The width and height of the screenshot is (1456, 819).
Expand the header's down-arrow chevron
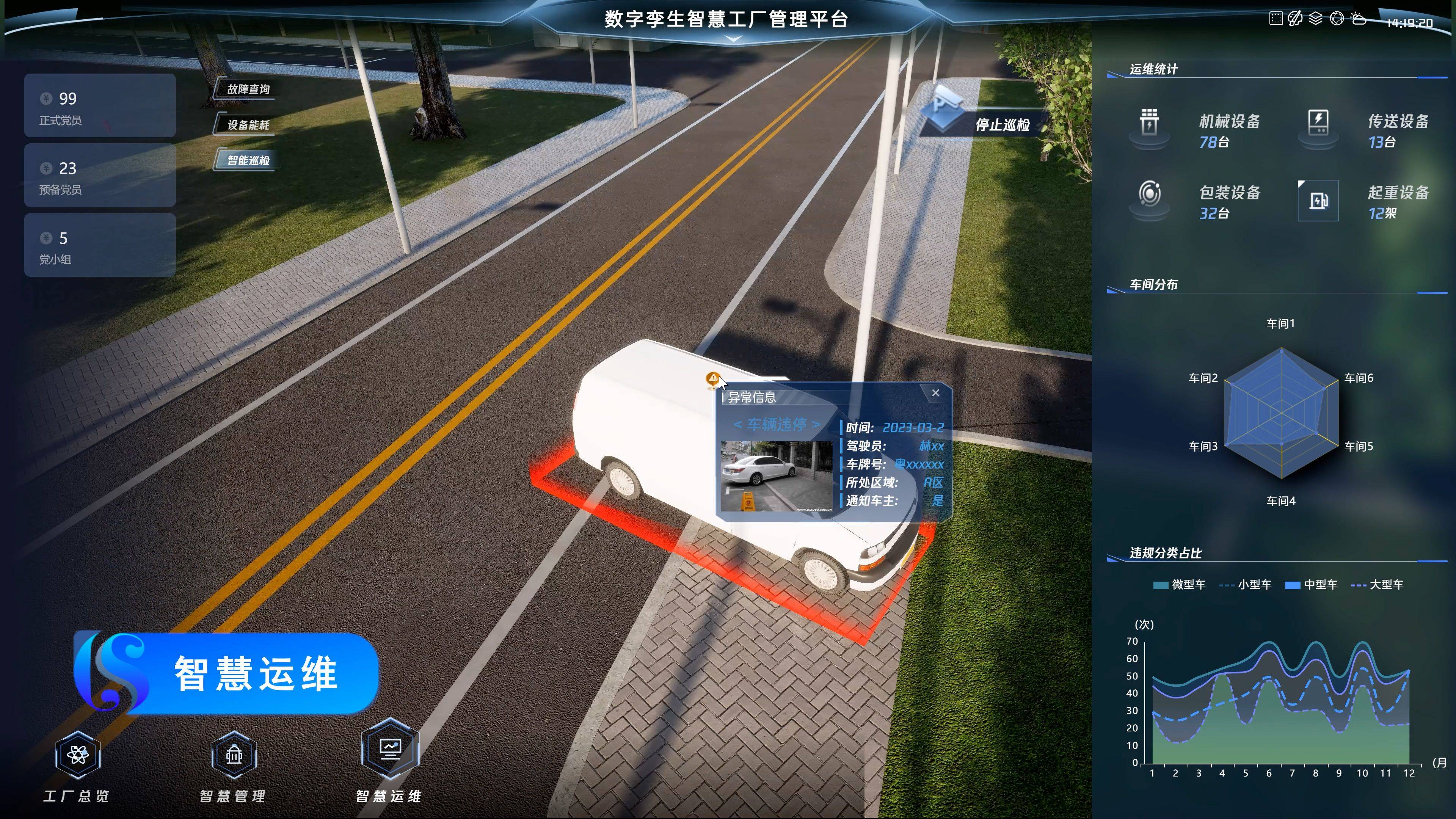click(733, 39)
